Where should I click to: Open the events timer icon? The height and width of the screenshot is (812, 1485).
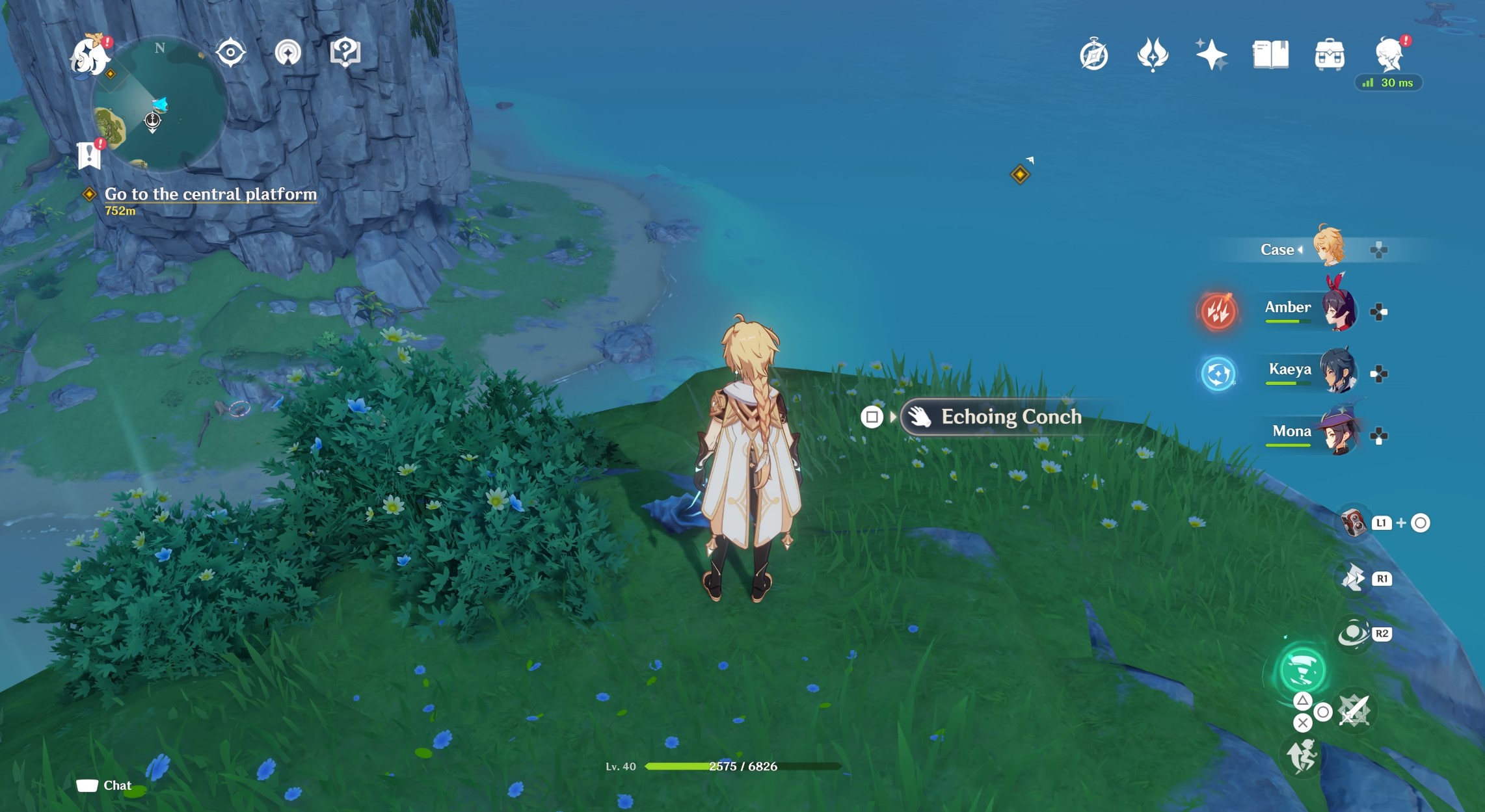[x=1095, y=55]
